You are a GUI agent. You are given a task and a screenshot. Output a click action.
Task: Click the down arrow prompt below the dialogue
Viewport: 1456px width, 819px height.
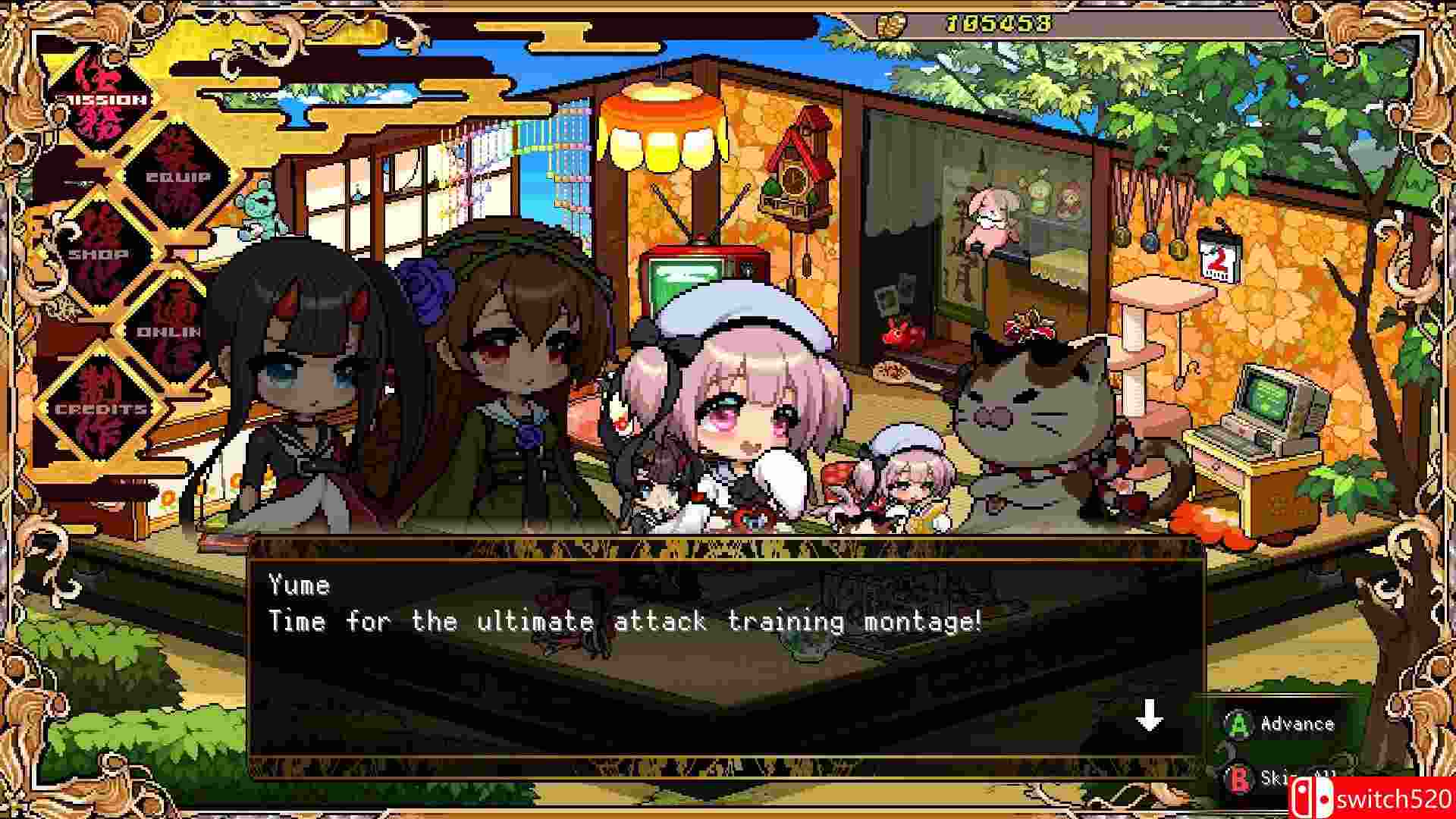[x=1151, y=714]
